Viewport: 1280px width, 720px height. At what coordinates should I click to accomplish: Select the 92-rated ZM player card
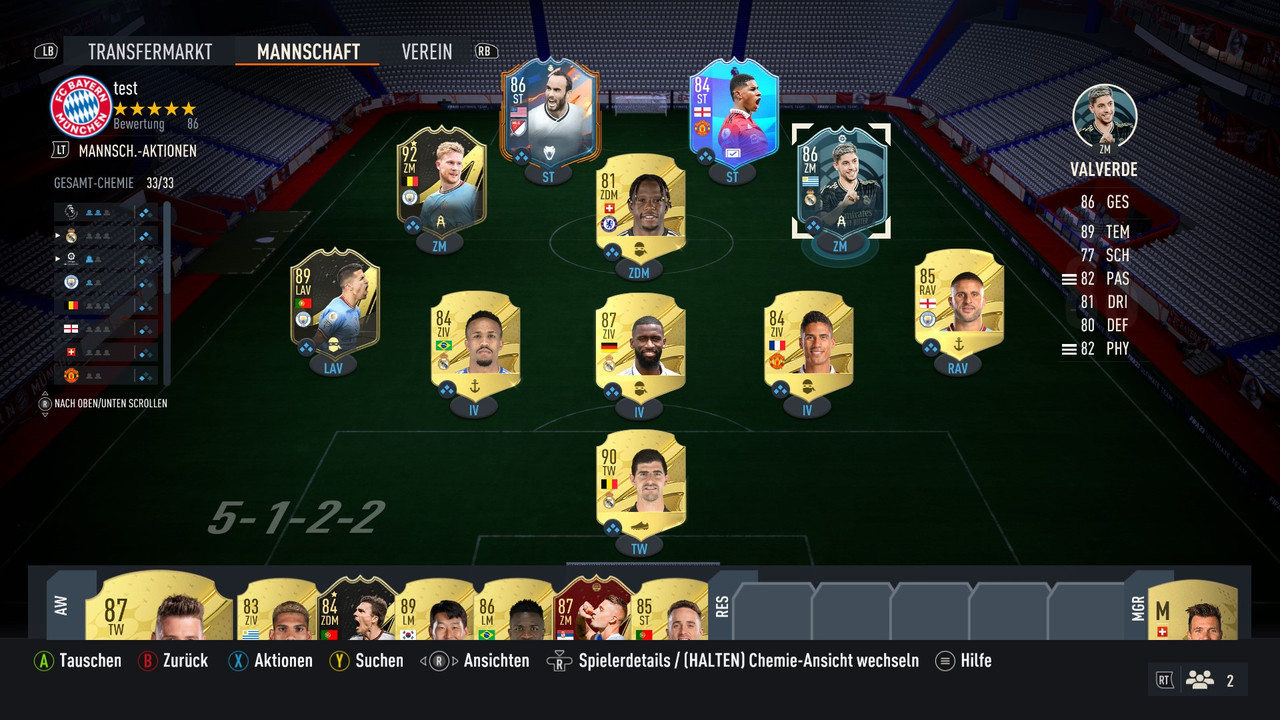441,180
